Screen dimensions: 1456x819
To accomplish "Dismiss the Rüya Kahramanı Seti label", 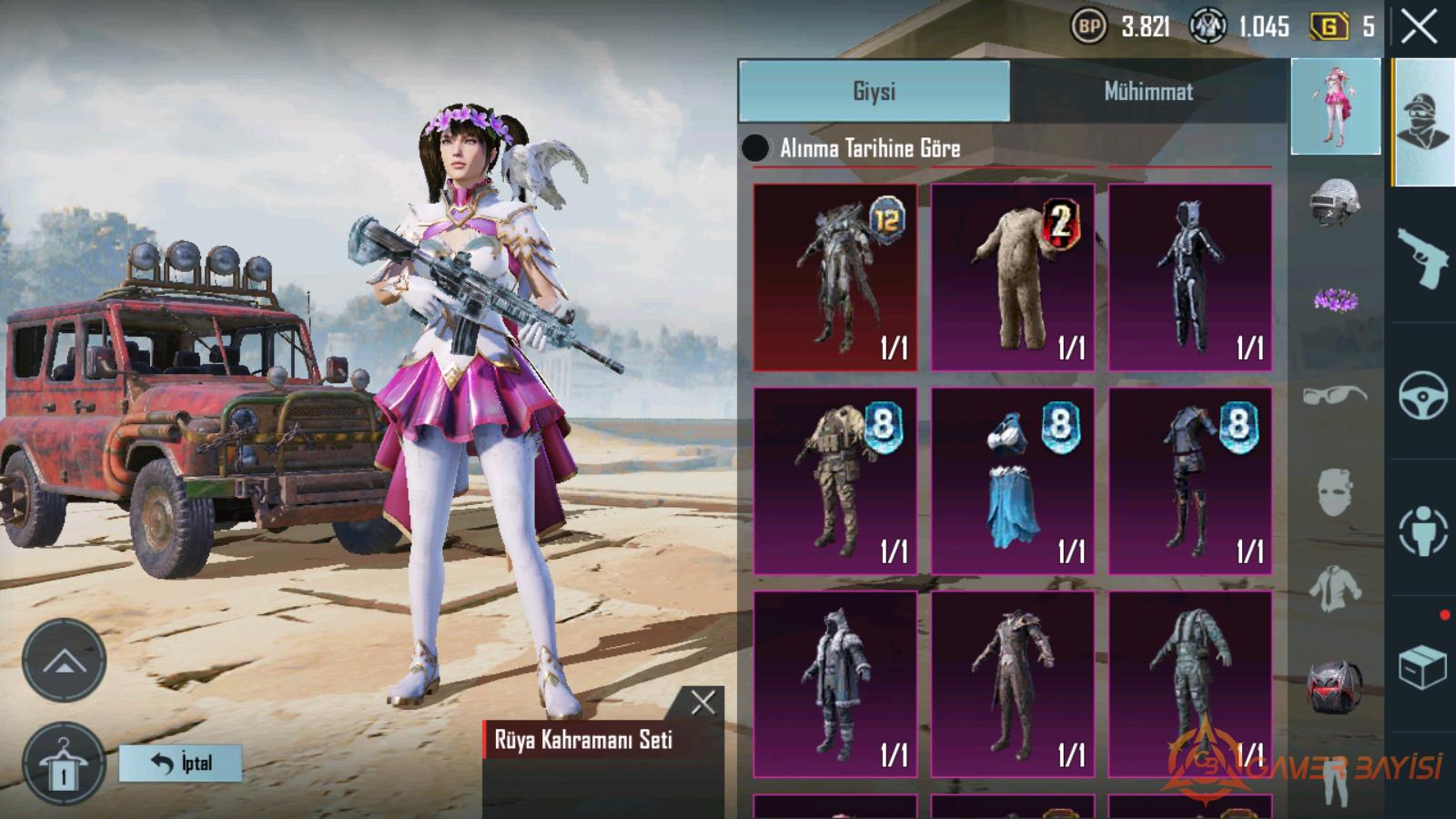I will coord(703,702).
